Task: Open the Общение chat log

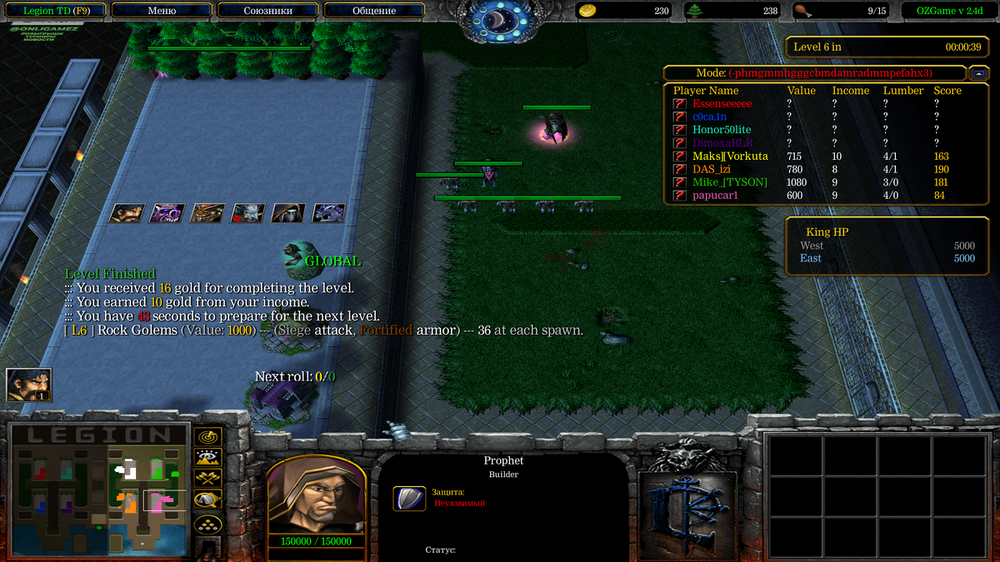Action: click(x=374, y=11)
